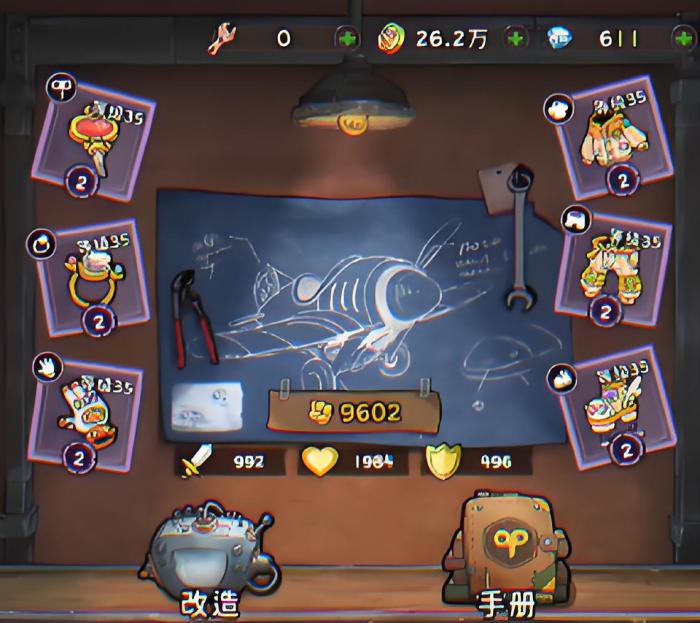Buy more blue gems with the plus button
The image size is (700, 623).
click(x=683, y=39)
